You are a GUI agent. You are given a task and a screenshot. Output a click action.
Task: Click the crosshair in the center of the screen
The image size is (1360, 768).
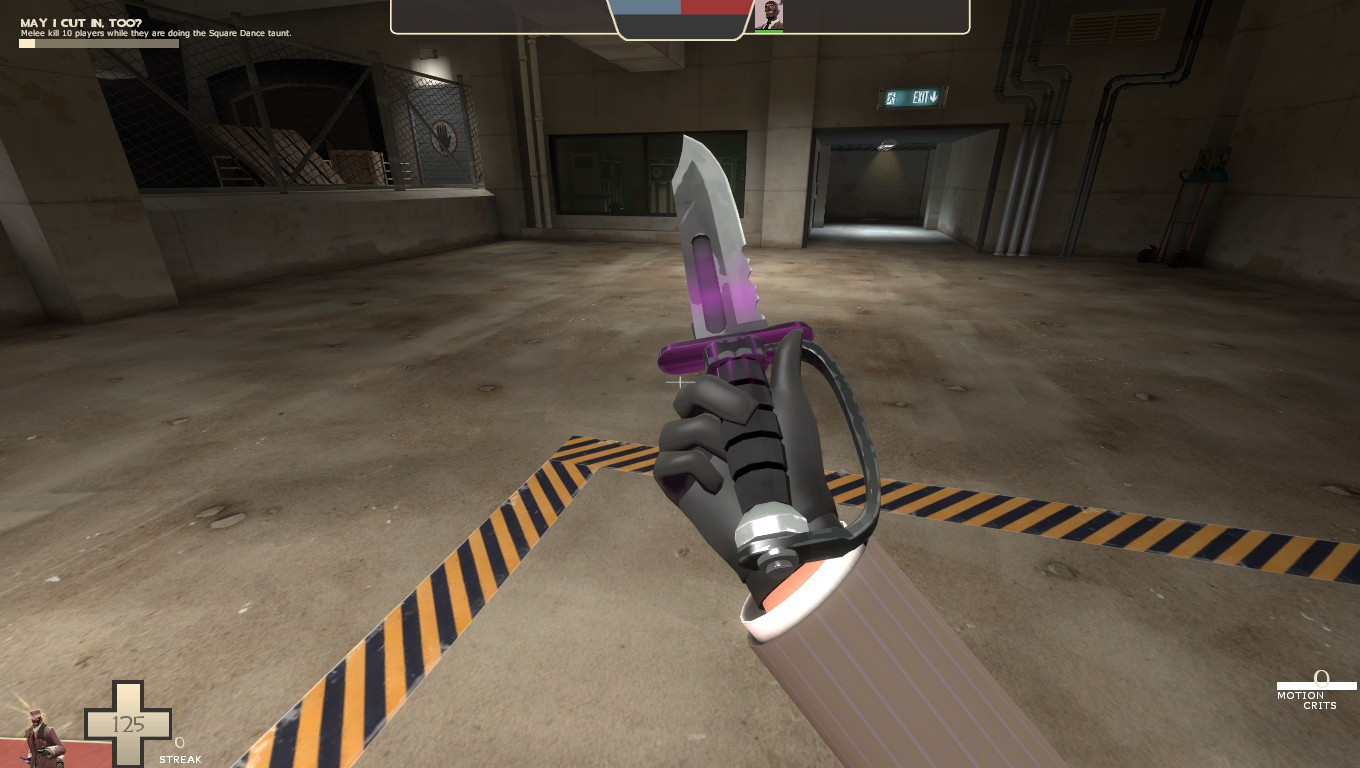(680, 382)
